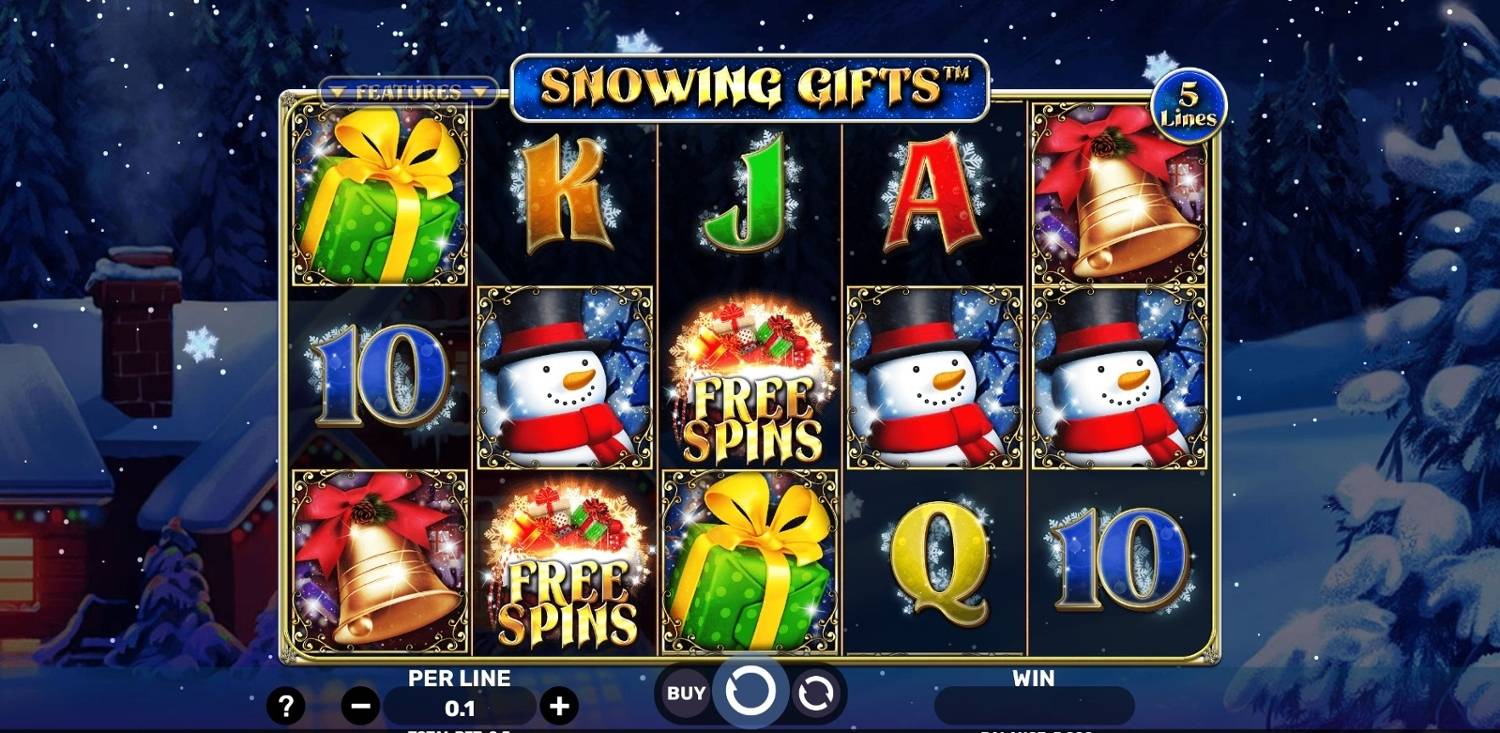Click the Free Spins scatter symbol
This screenshot has height=733, width=1500.
750,380
